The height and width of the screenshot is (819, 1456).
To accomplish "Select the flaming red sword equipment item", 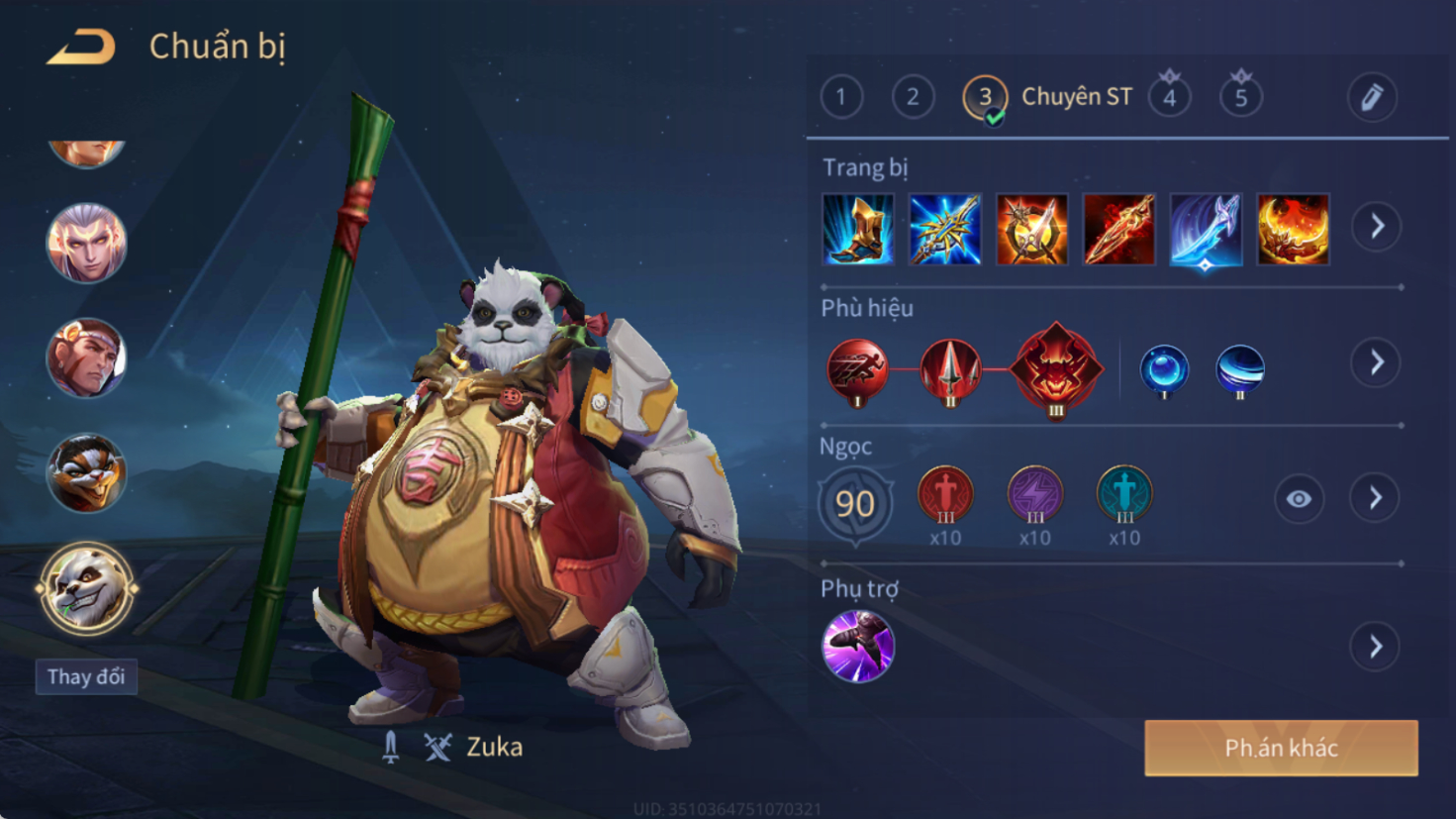I will pos(1118,230).
